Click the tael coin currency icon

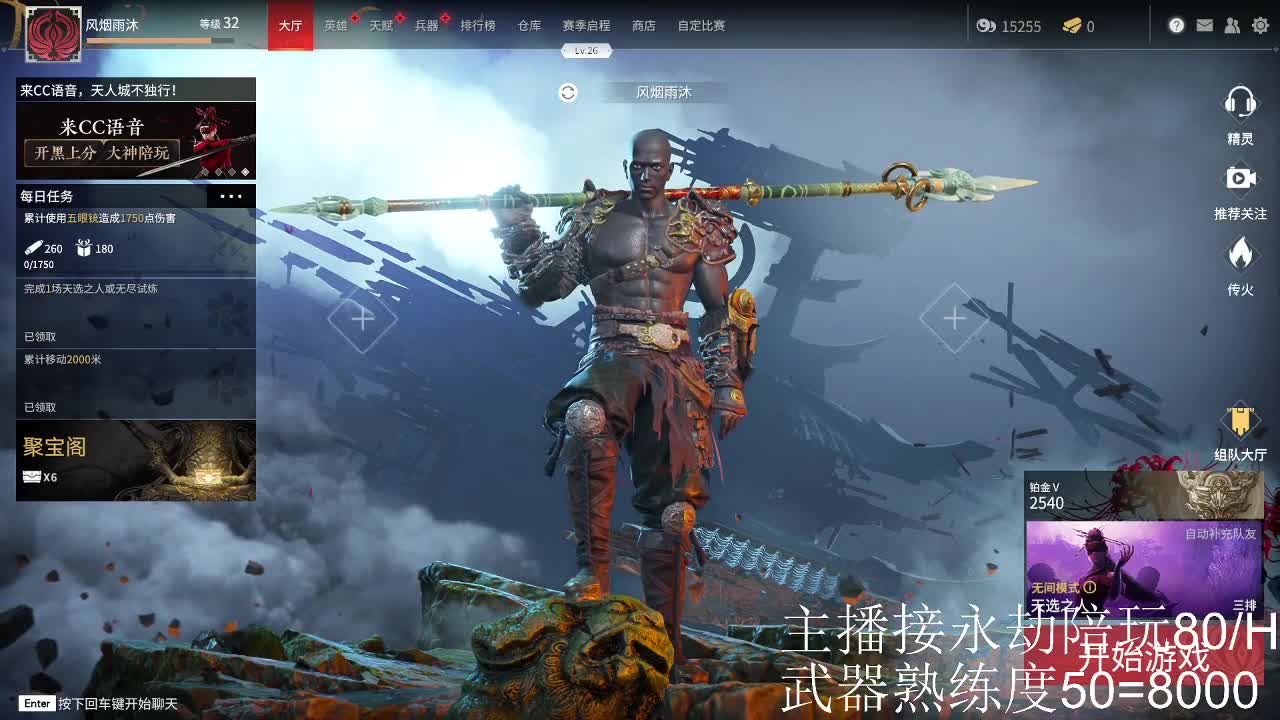(x=986, y=27)
